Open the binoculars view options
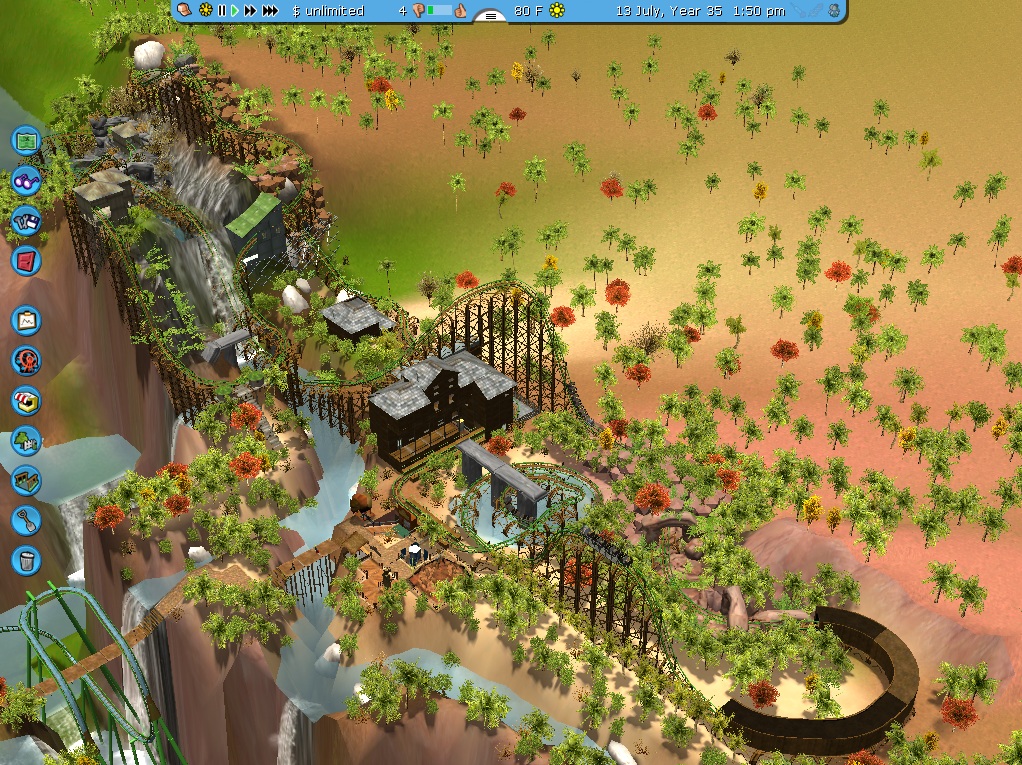 coord(26,181)
